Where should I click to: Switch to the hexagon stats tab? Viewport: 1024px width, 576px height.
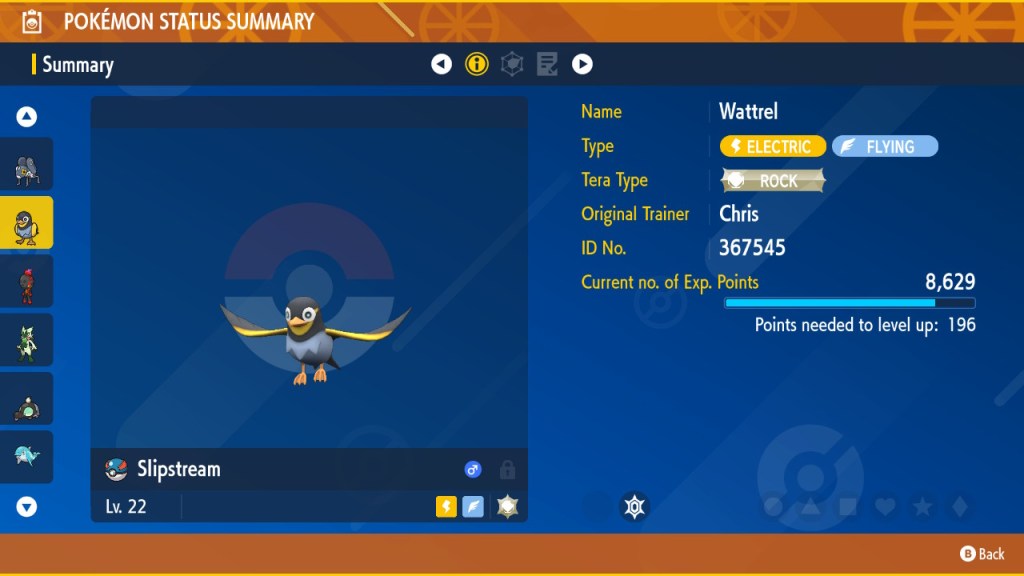(x=512, y=65)
